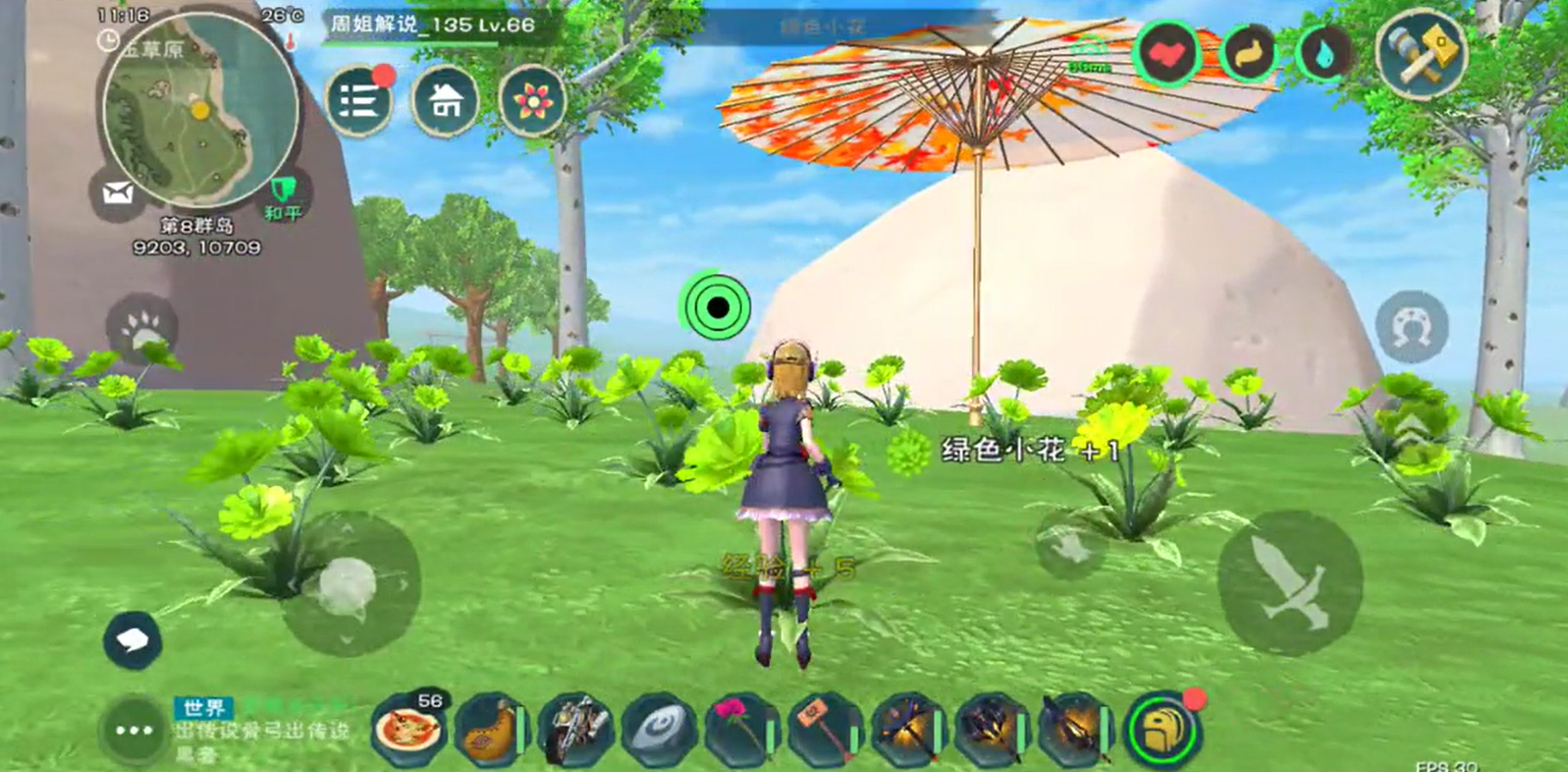Select the pizza food hotbar slot
1568x772 pixels.
coord(407,730)
